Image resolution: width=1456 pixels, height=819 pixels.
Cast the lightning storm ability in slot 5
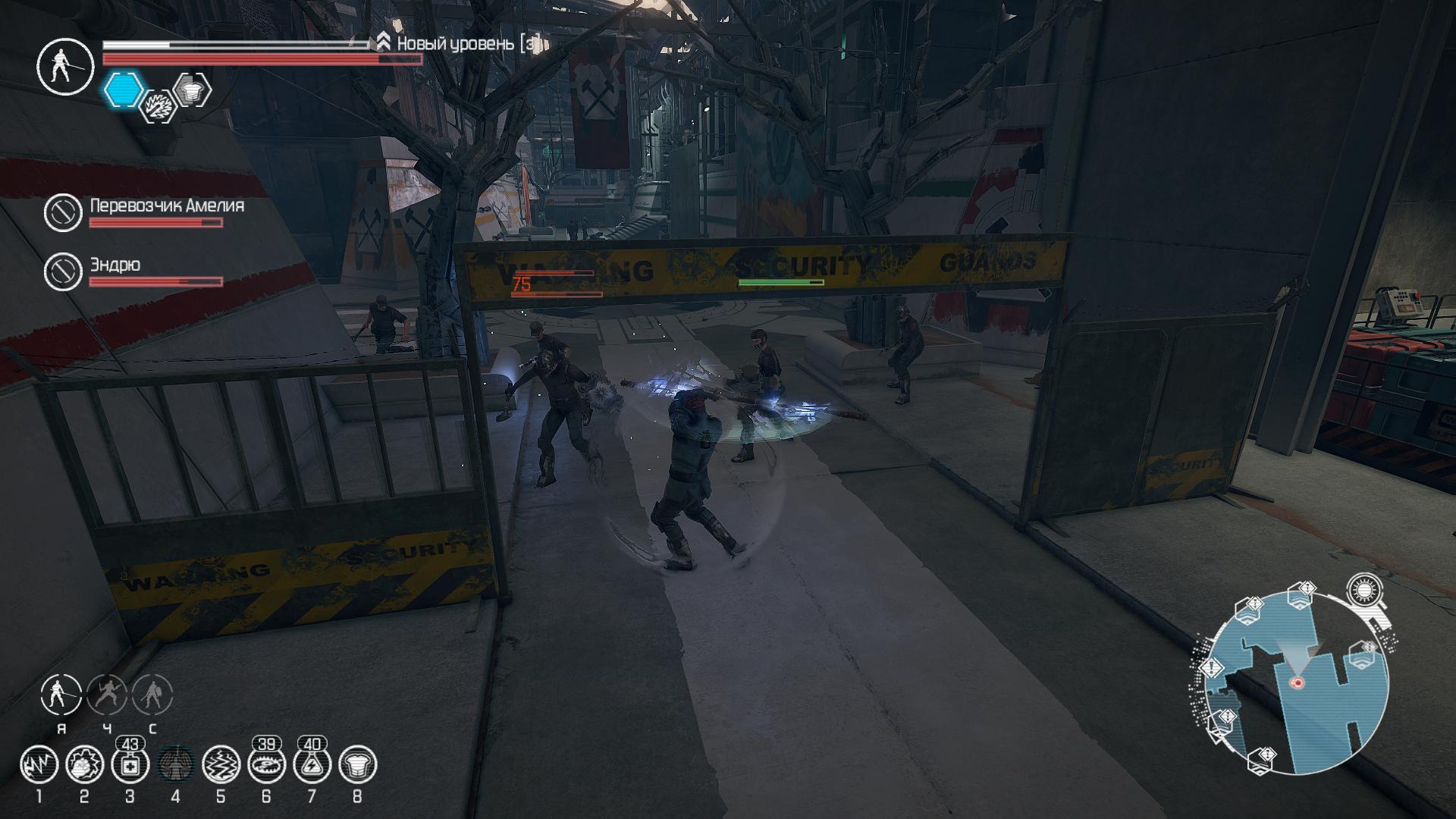(x=221, y=764)
